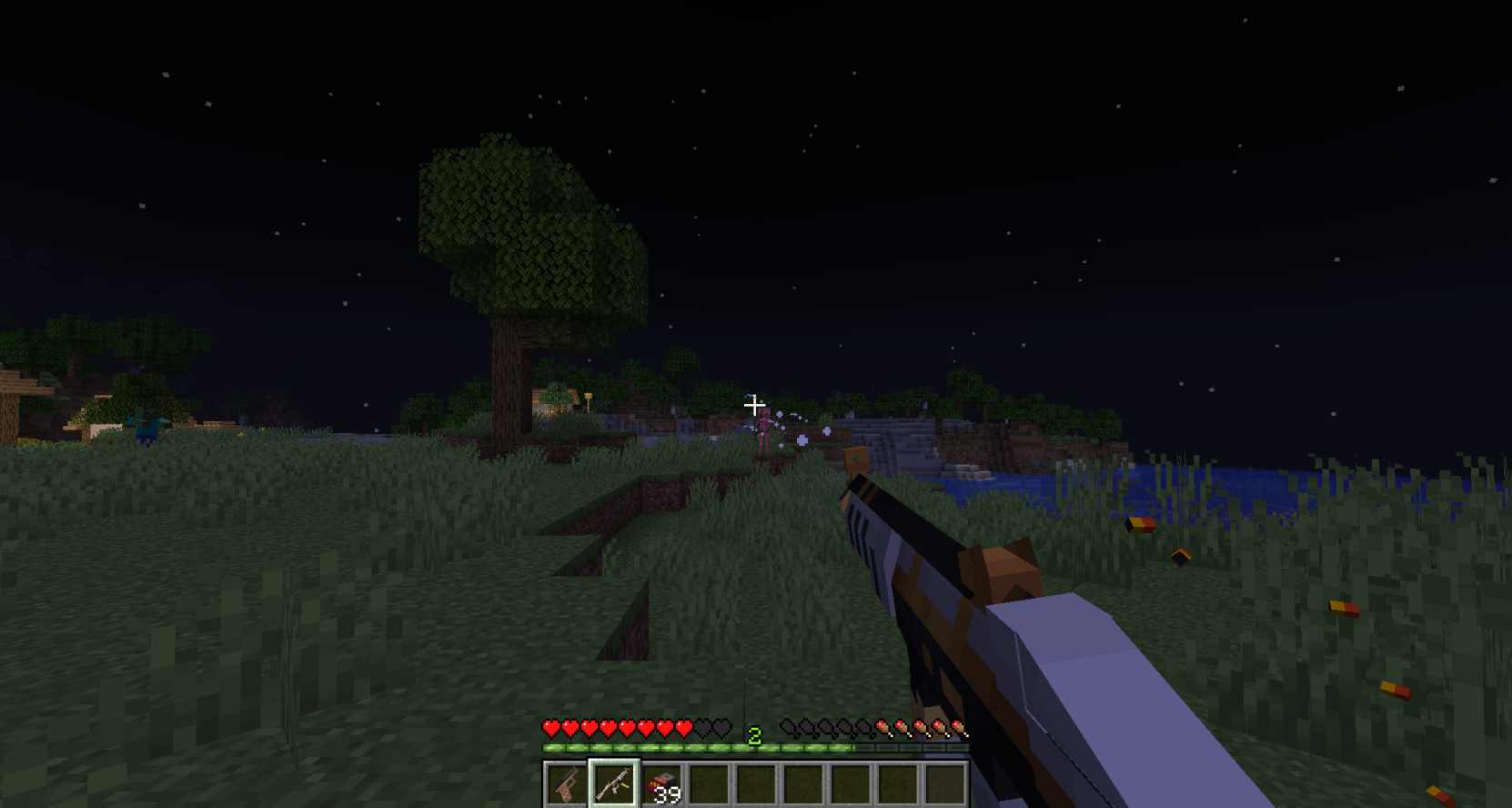
Task: Click the green XP progress bar
Action: [x=682, y=746]
